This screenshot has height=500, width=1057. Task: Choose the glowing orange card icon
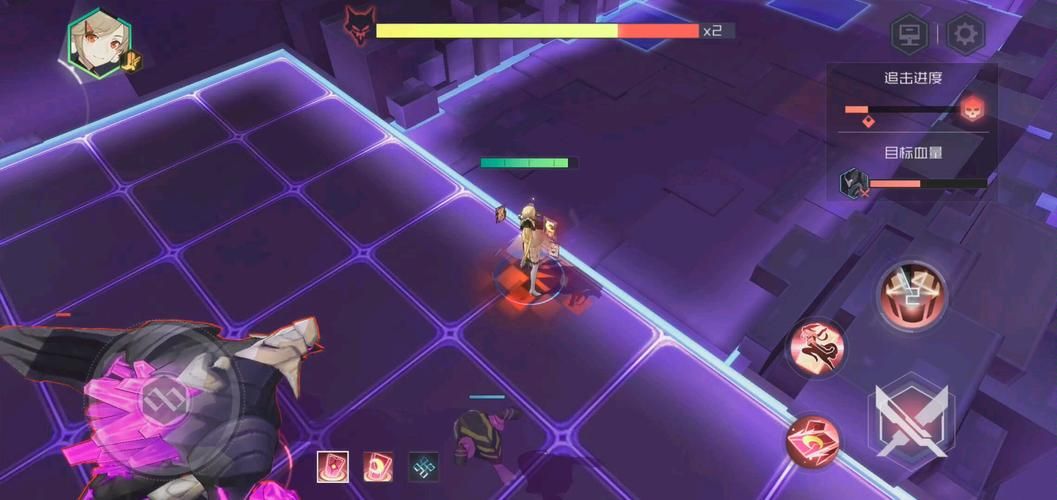pyautogui.click(x=378, y=466)
